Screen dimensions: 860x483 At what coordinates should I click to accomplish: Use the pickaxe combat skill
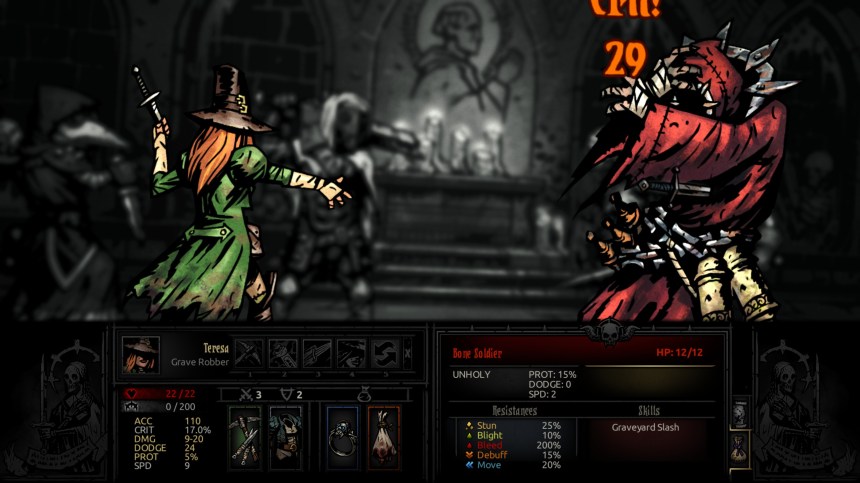(x=249, y=353)
